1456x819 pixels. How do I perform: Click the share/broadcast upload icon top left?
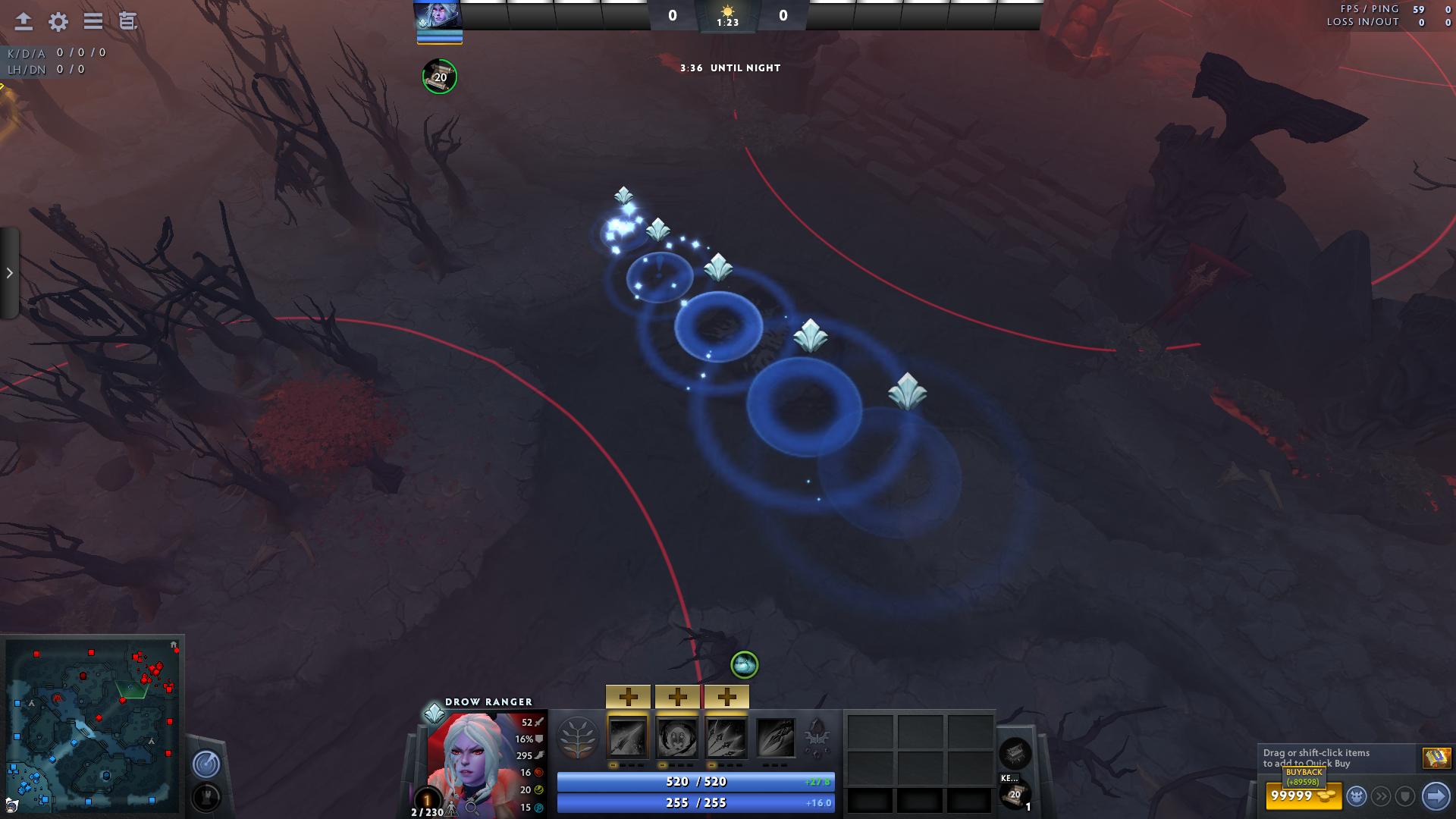pos(24,22)
